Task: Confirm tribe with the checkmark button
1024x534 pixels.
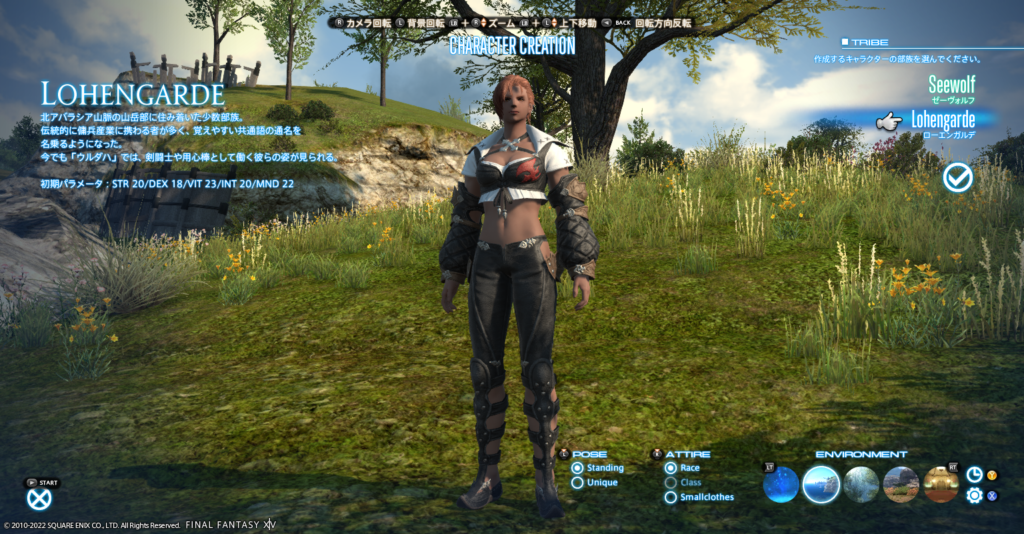Action: pos(958,178)
